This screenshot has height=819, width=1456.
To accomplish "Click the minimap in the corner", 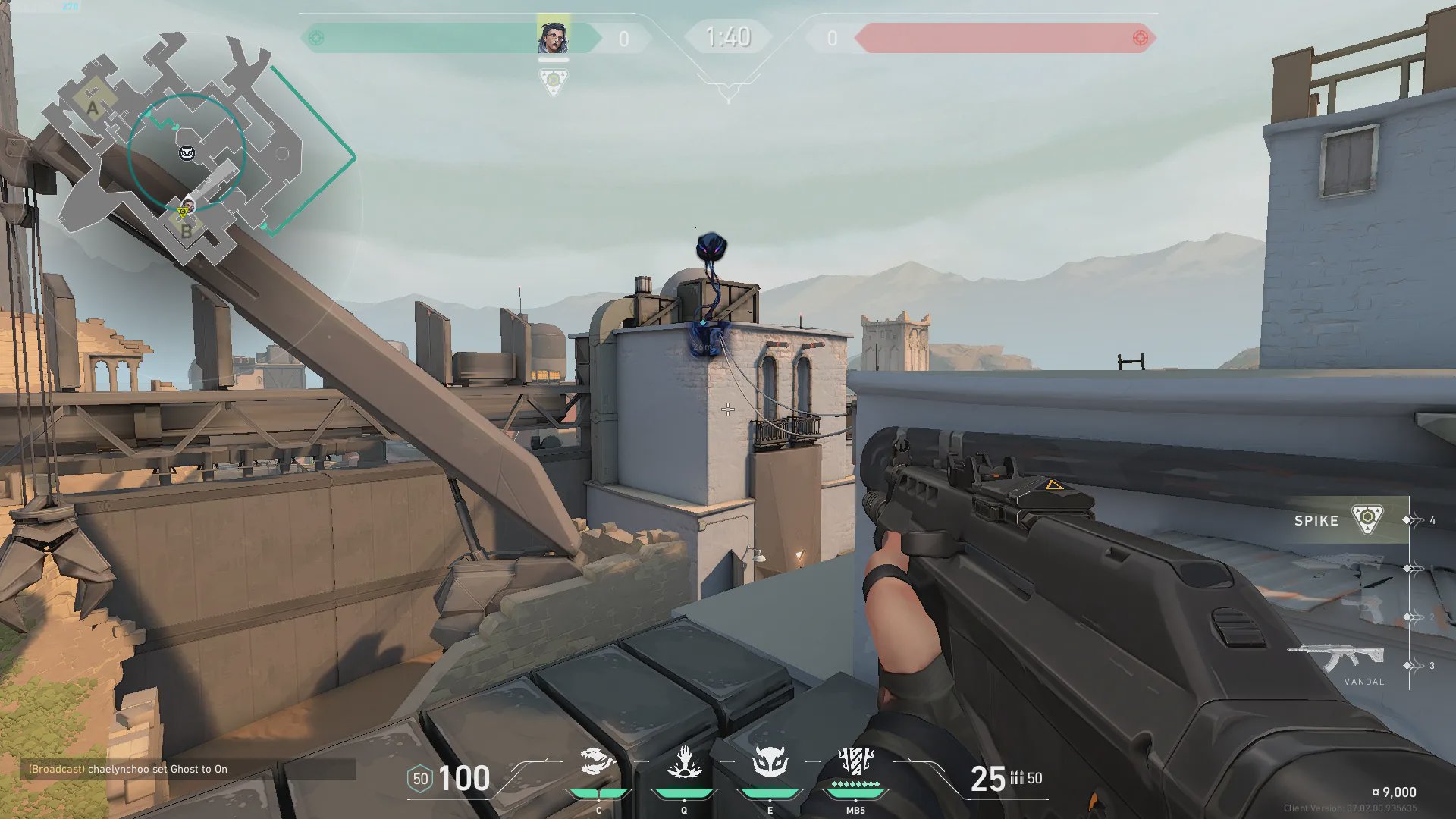I will (x=190, y=148).
